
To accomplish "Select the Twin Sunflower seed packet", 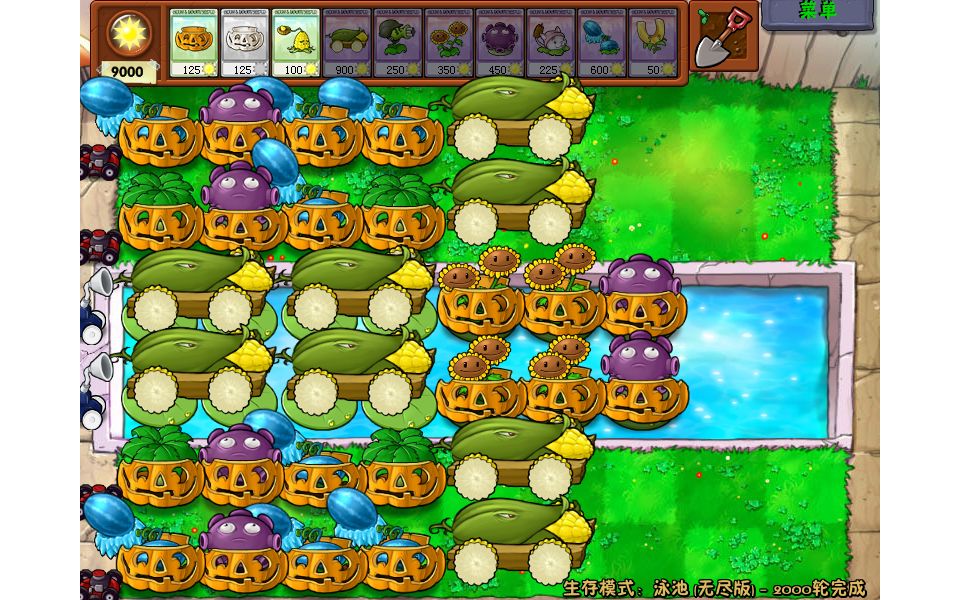I will click(x=449, y=42).
